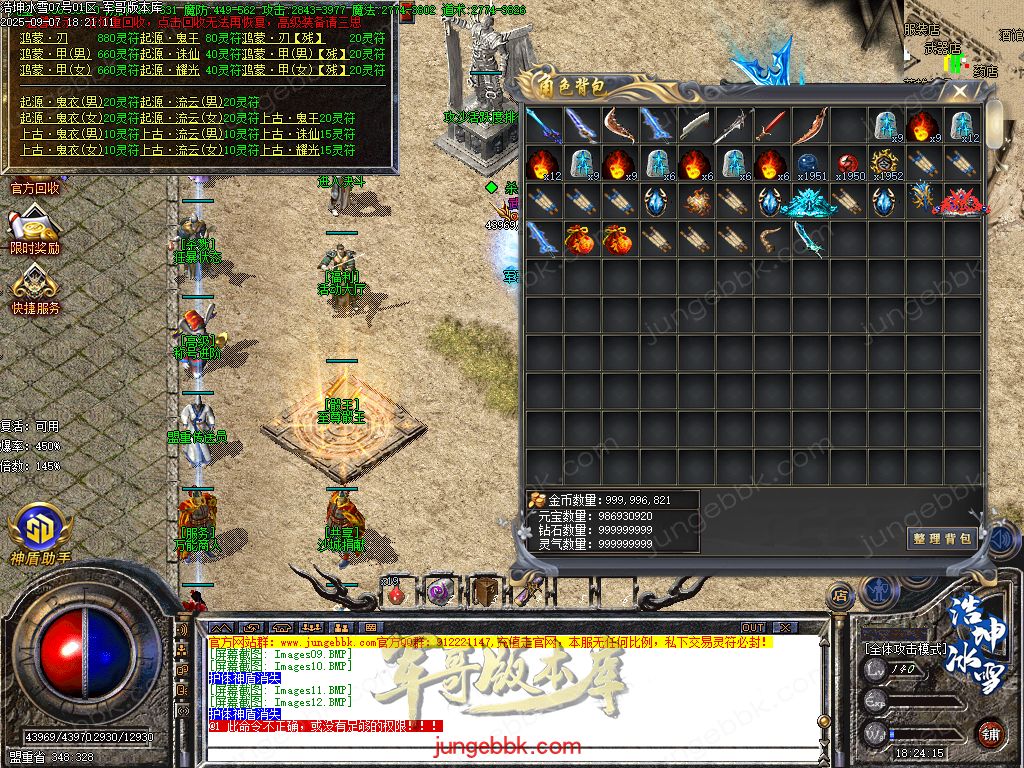Use the red potion on quick bar
This screenshot has height=768, width=1024.
point(396,592)
